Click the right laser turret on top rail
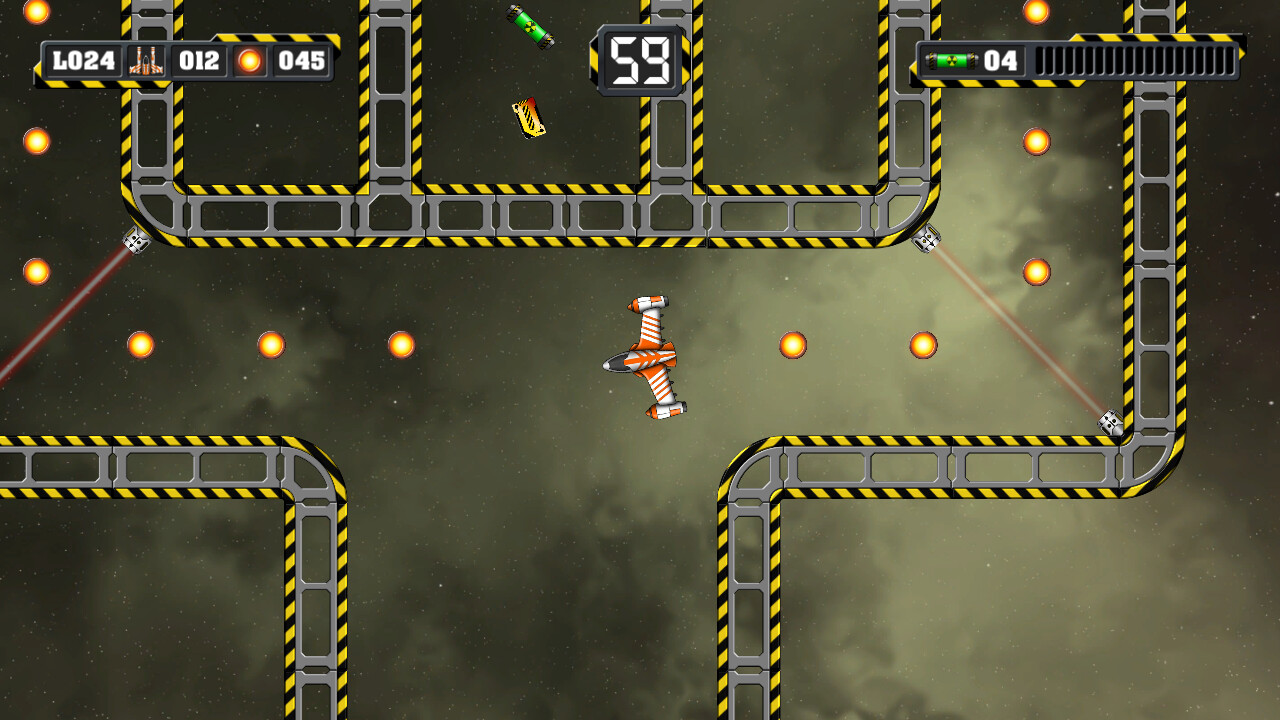Screen dimensions: 1280x720 [928, 240]
